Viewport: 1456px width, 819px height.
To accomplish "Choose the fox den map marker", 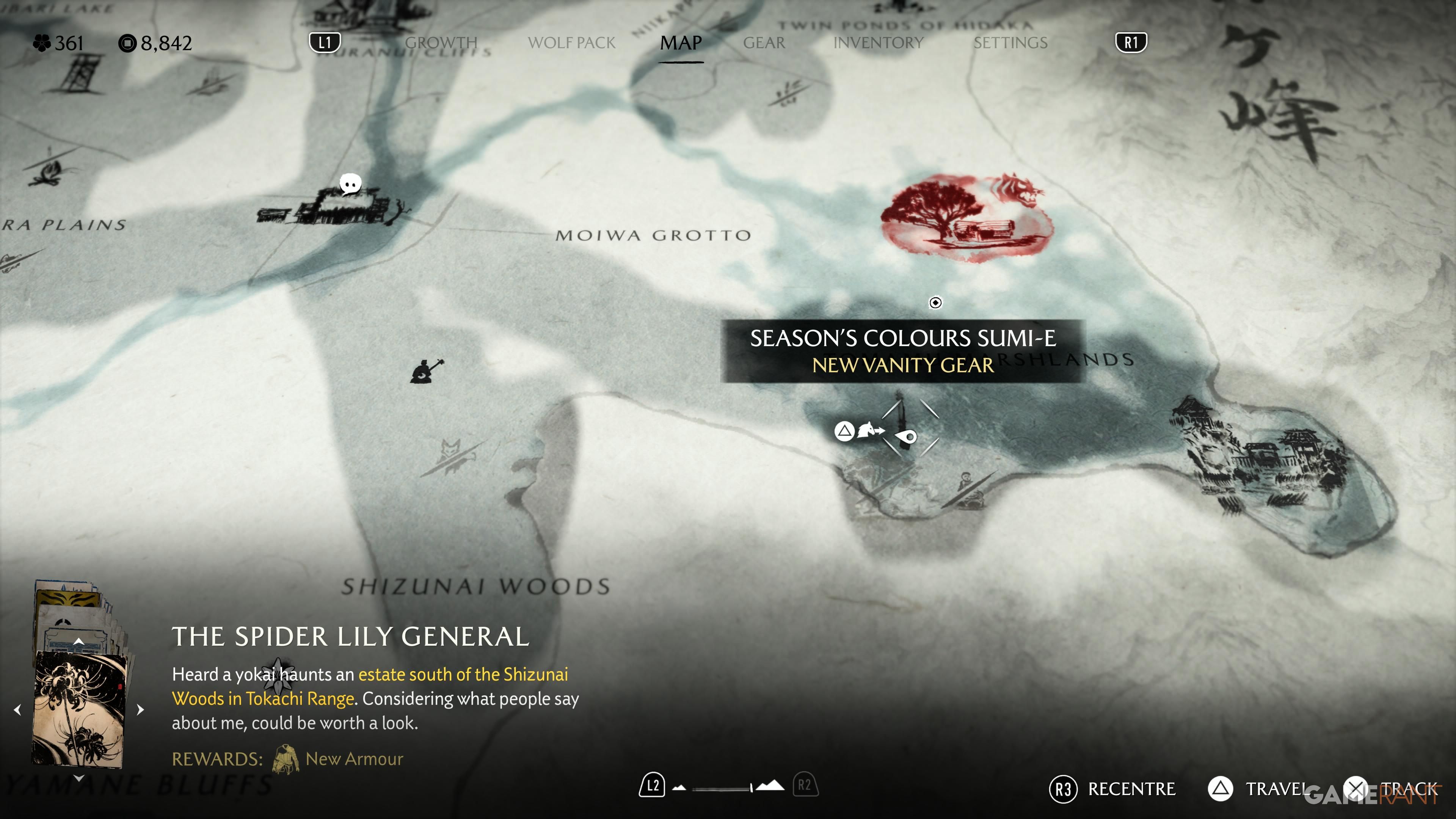I will pyautogui.click(x=451, y=455).
